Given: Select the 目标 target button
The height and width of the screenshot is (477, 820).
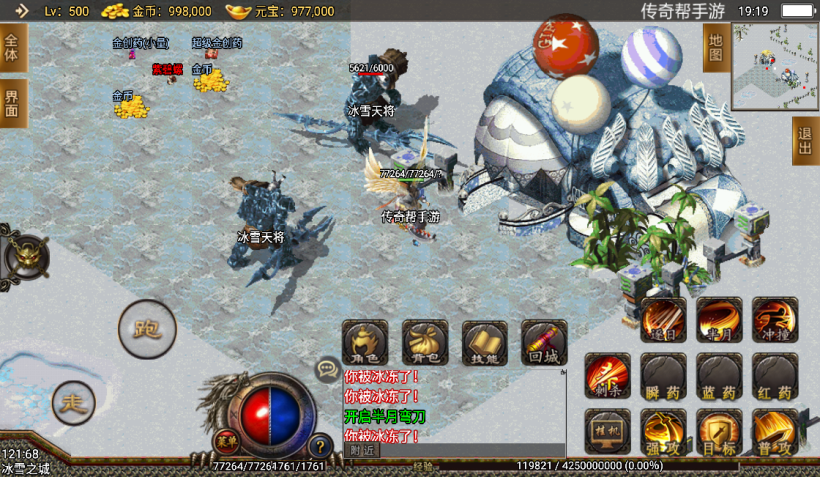Looking at the screenshot, I should coord(719,432).
